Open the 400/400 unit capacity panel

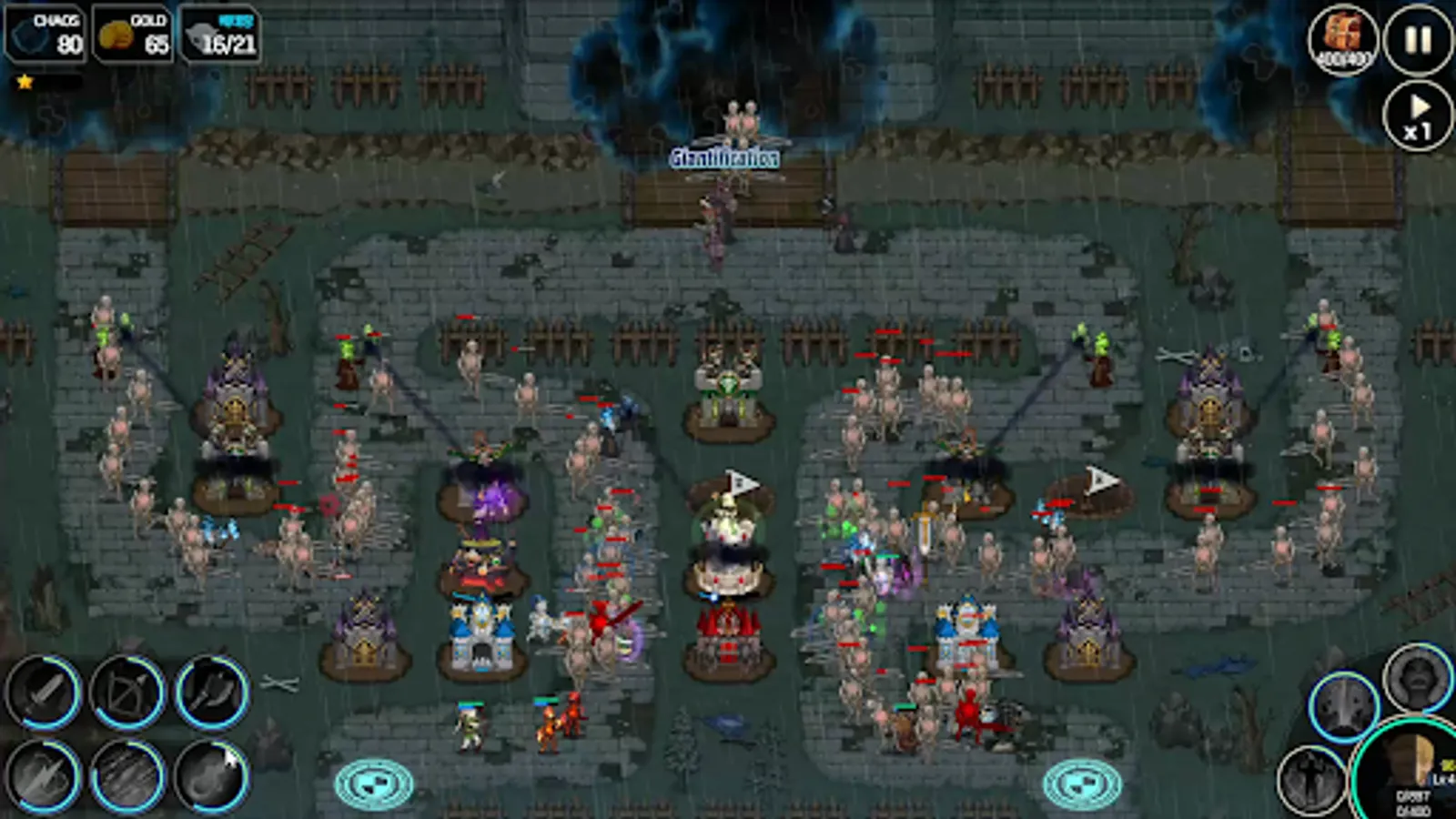1342,41
